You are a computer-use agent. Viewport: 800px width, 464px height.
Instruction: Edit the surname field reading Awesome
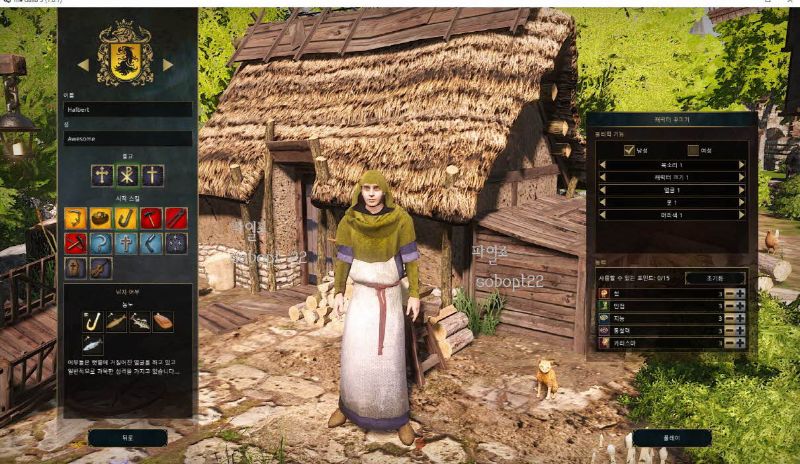[x=127, y=139]
